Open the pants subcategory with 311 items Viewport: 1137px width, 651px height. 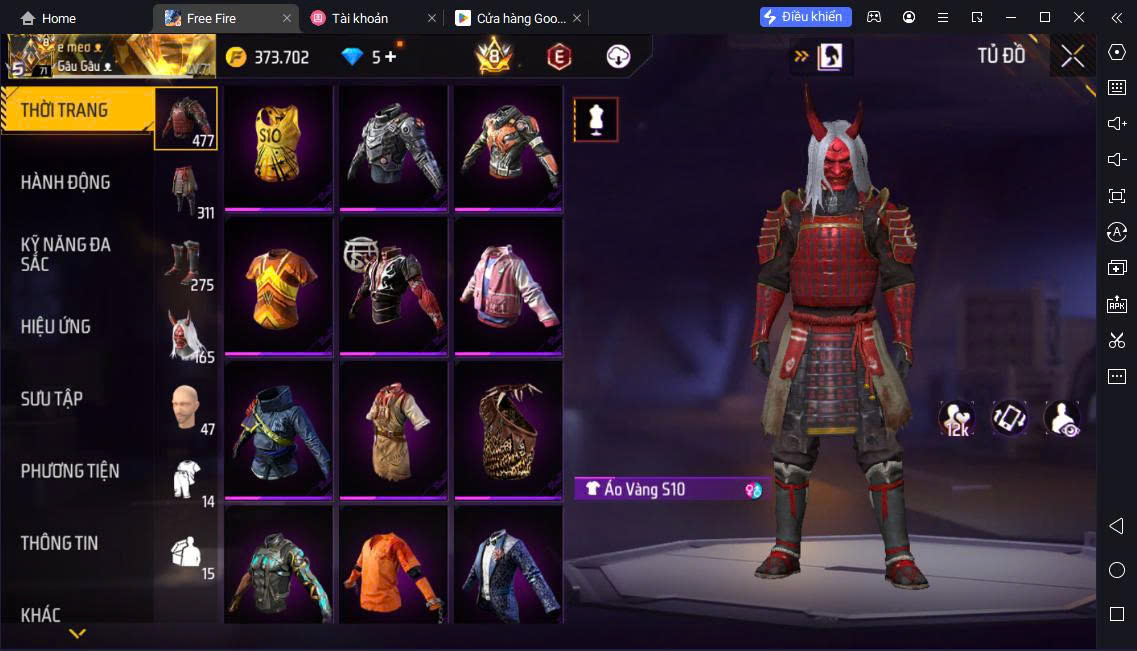(x=186, y=190)
